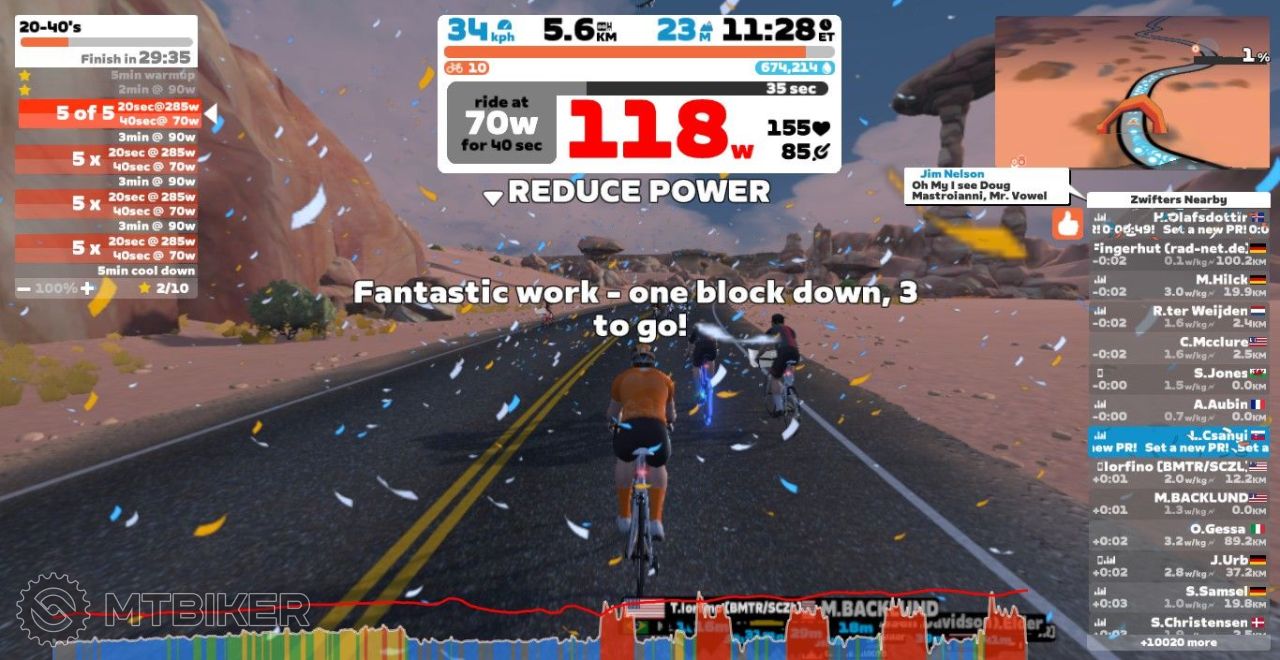Select M.Hilck in the Zwifters Nearby list
This screenshot has height=660, width=1280.
[1178, 286]
